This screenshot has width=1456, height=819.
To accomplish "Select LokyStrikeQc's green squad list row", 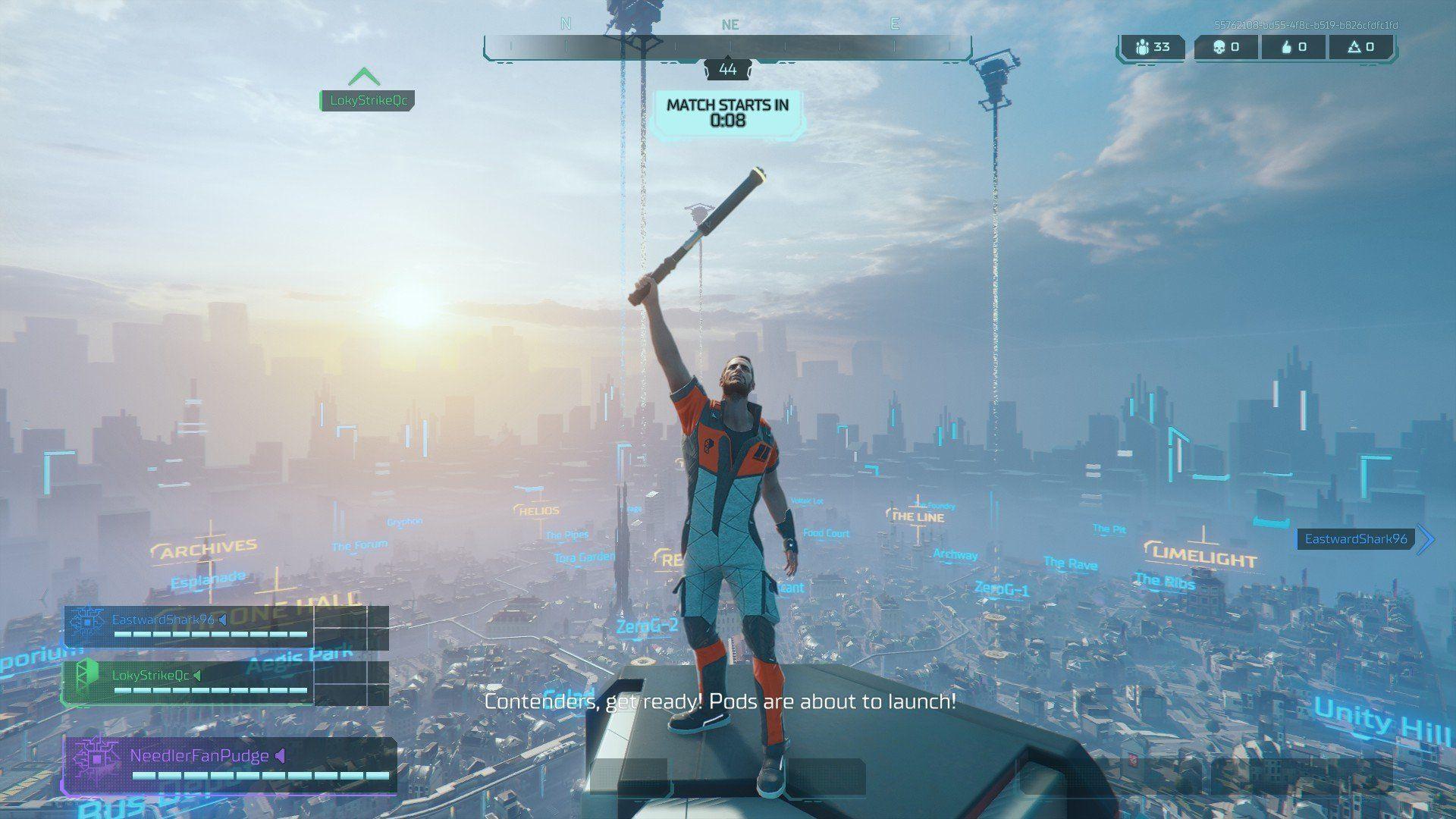I will pos(188,681).
